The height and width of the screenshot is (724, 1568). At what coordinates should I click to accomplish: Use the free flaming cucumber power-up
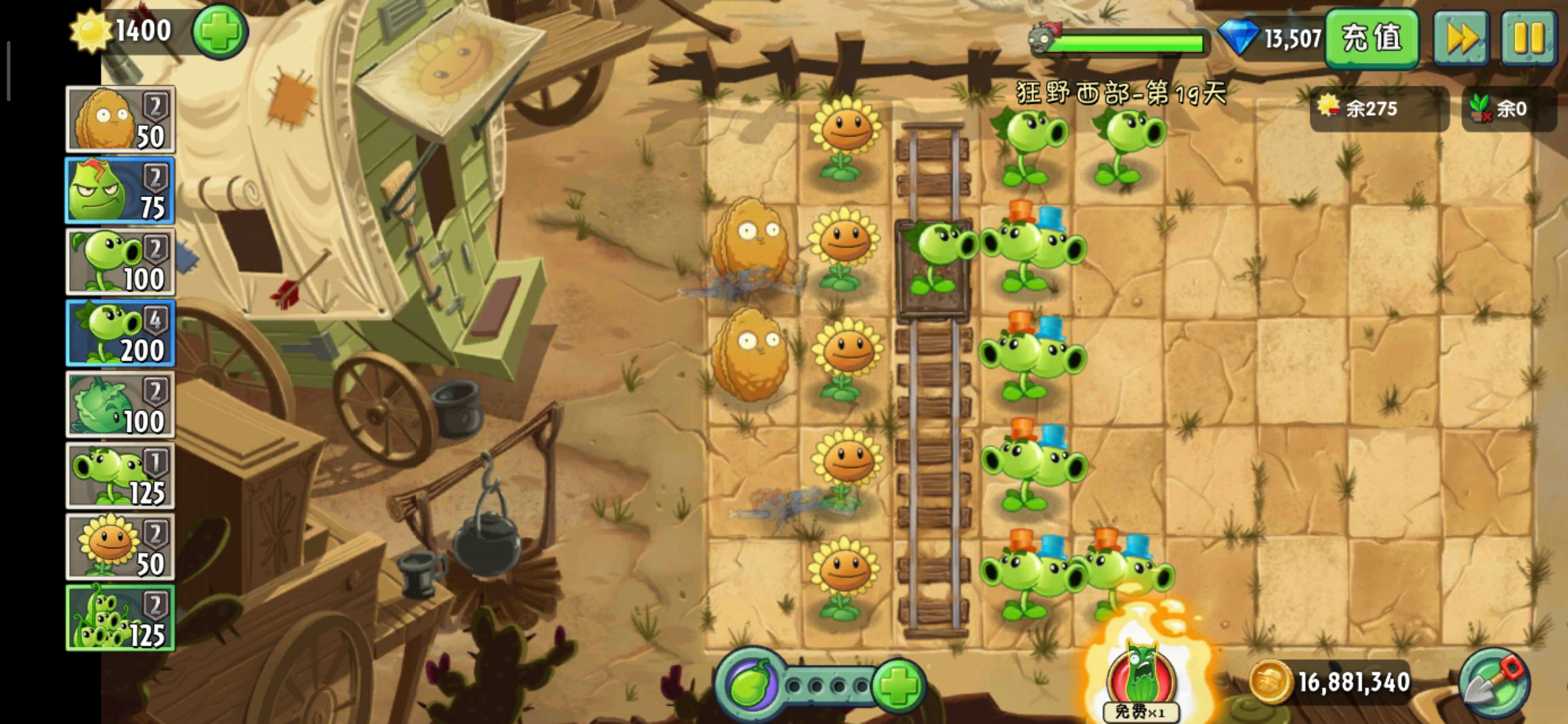(1141, 680)
